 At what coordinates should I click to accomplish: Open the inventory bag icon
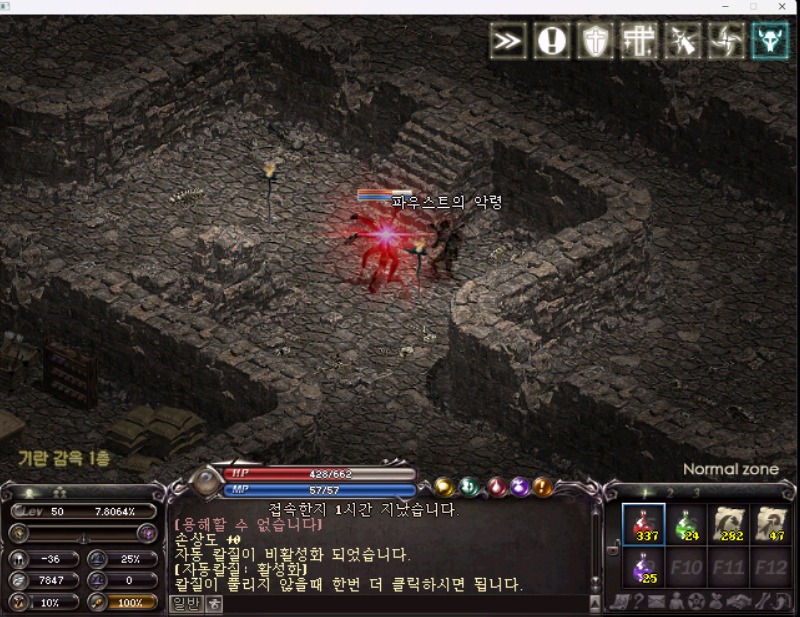pyautogui.click(x=715, y=601)
